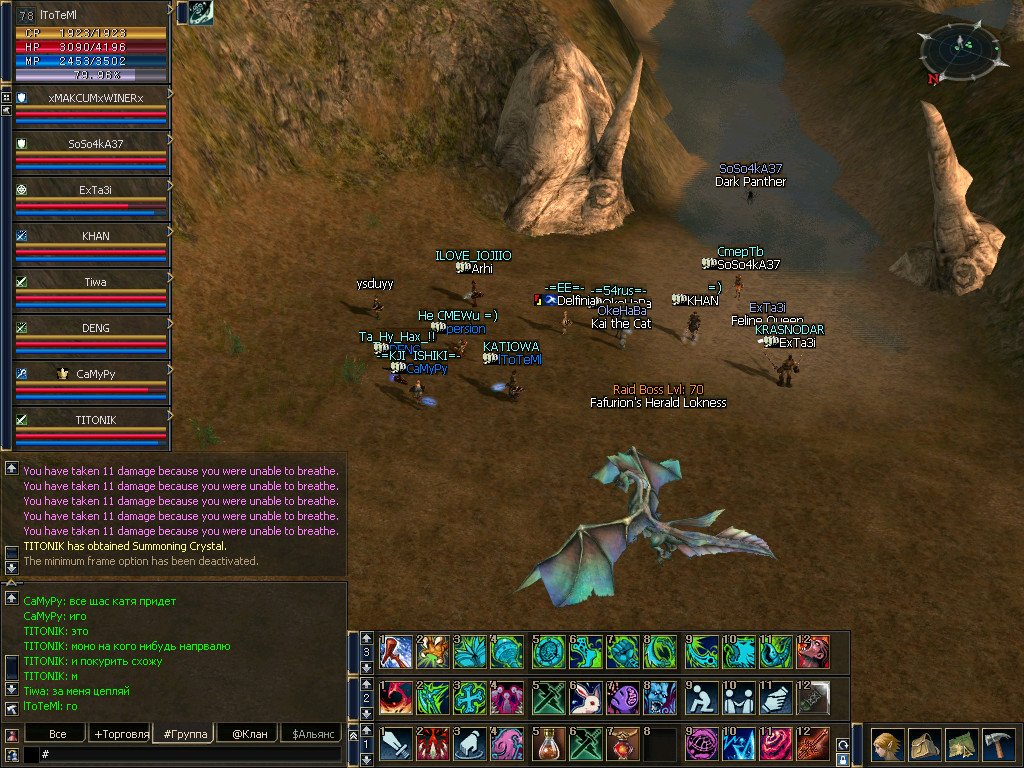The image size is (1024, 768).
Task: Target party member KHAN in the list
Action: [96, 236]
